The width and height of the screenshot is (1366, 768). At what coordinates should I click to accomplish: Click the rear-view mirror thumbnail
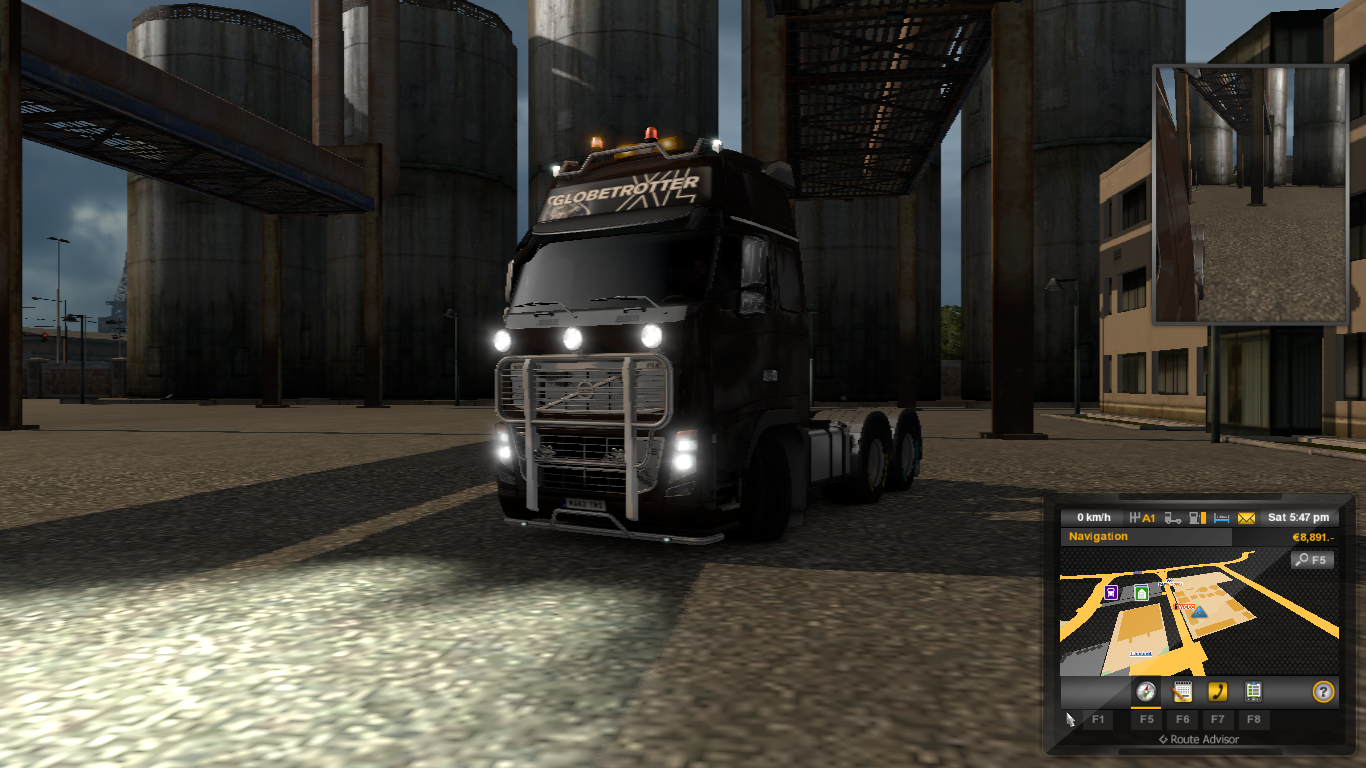(1249, 193)
